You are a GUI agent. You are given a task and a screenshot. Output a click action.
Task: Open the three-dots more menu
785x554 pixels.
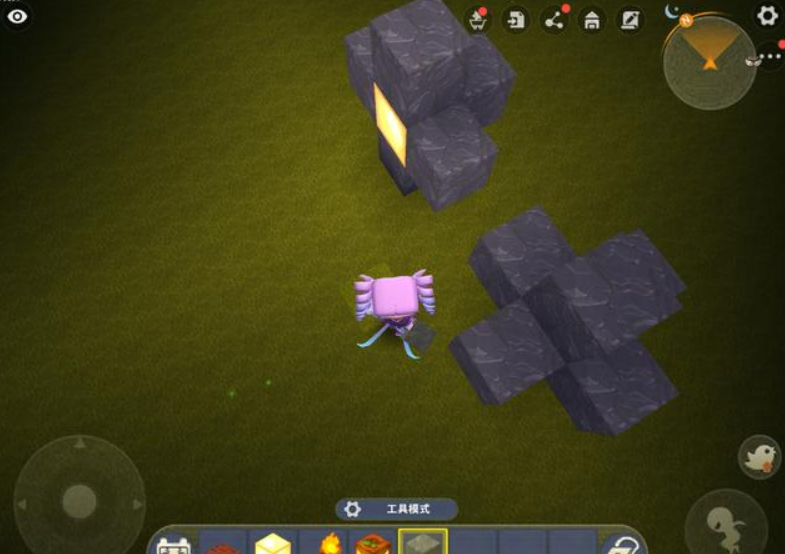(769, 58)
